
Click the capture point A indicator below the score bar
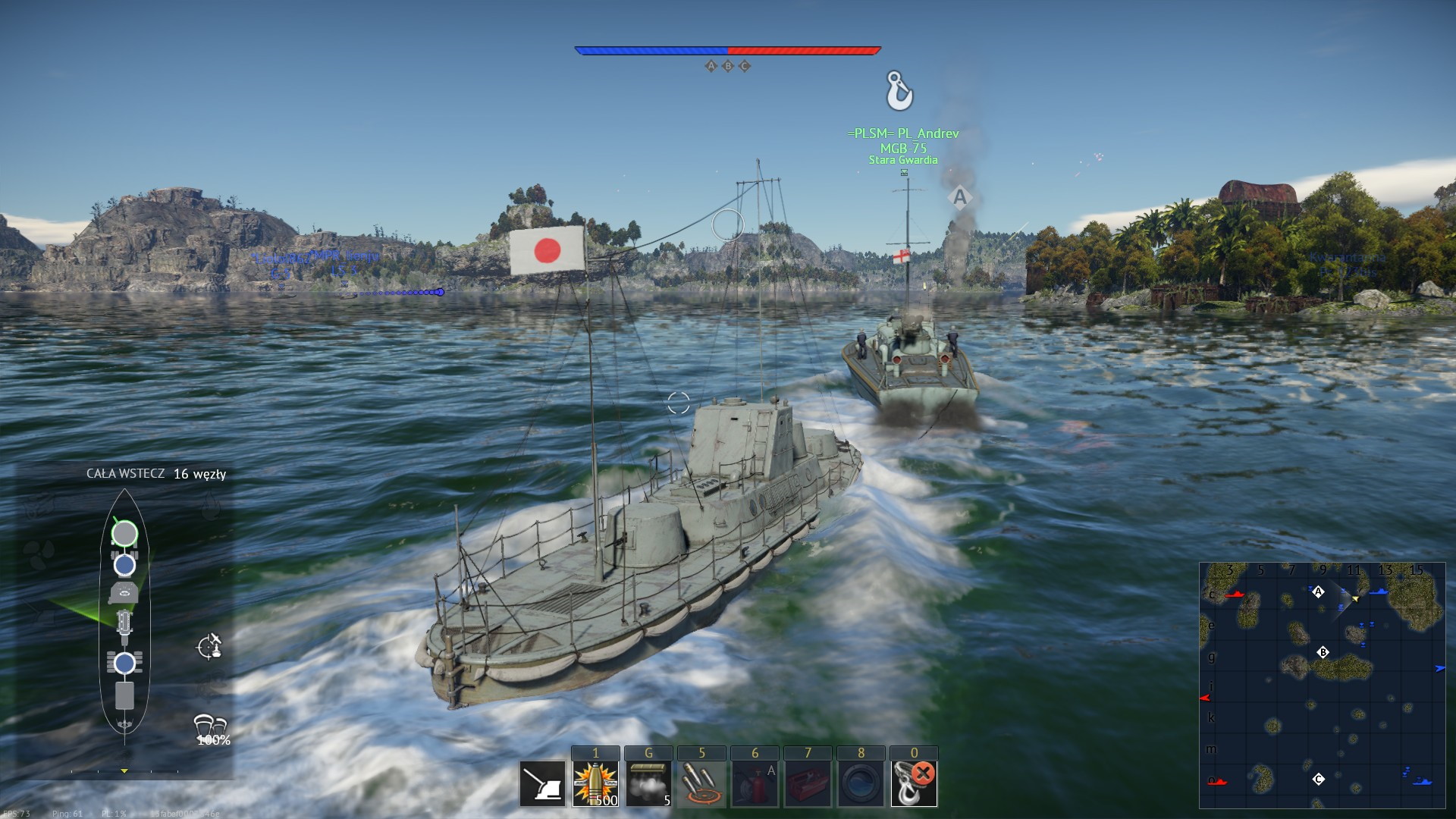(711, 66)
